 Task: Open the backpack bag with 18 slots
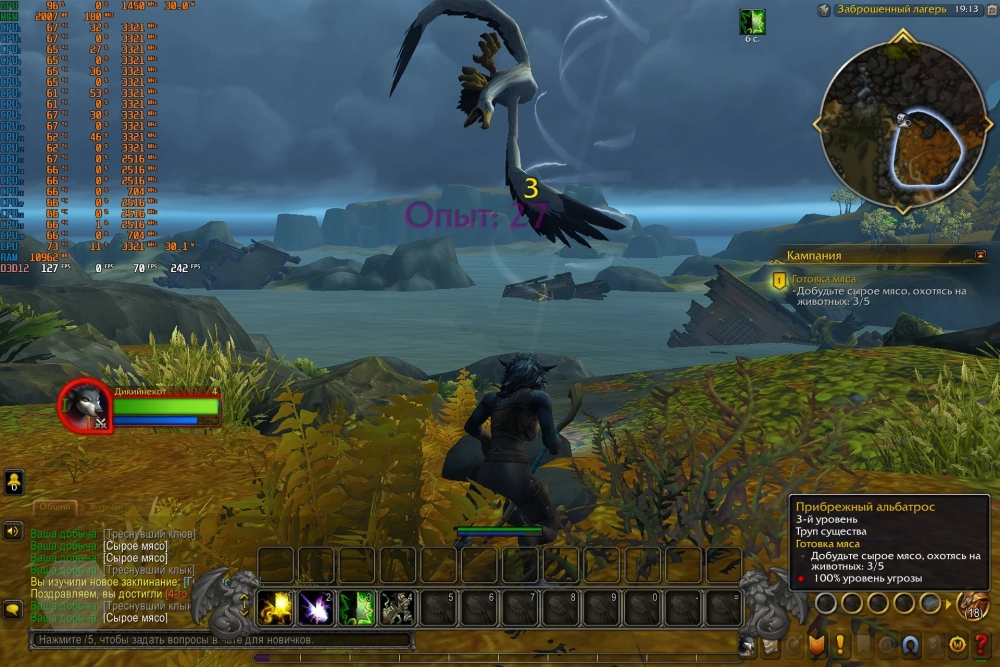coord(974,604)
